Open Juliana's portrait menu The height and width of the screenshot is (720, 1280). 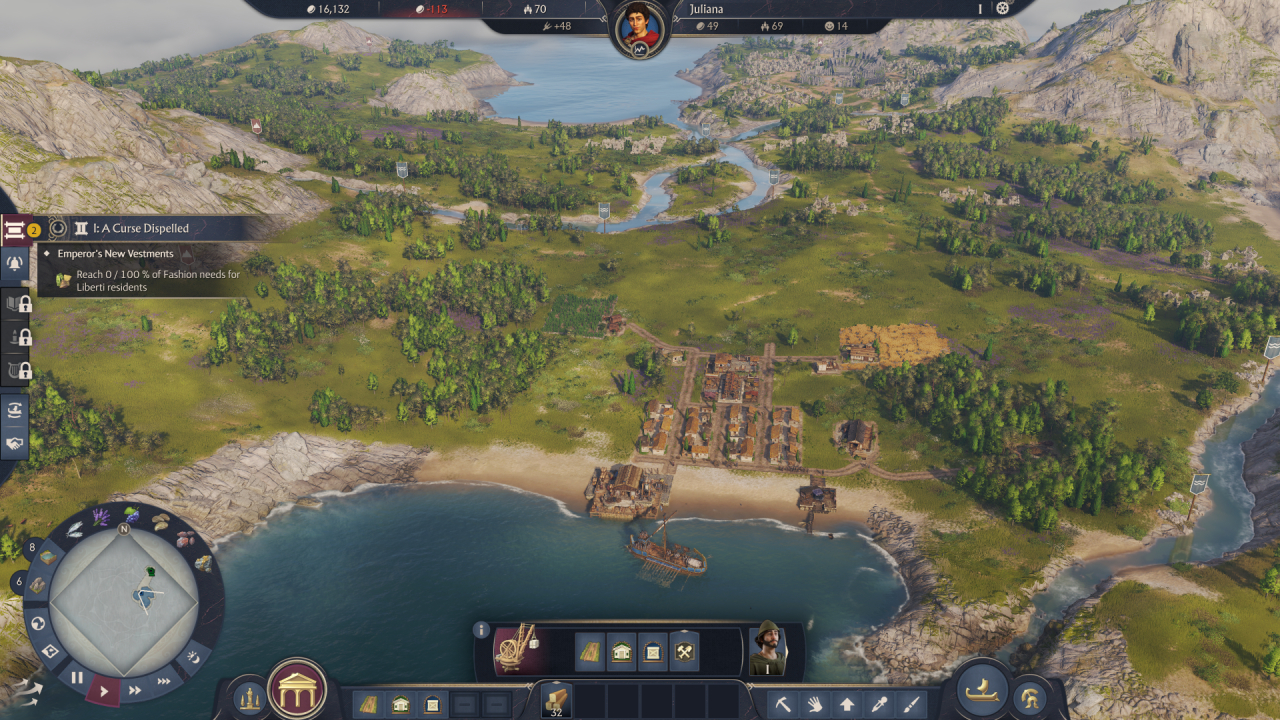click(x=639, y=22)
